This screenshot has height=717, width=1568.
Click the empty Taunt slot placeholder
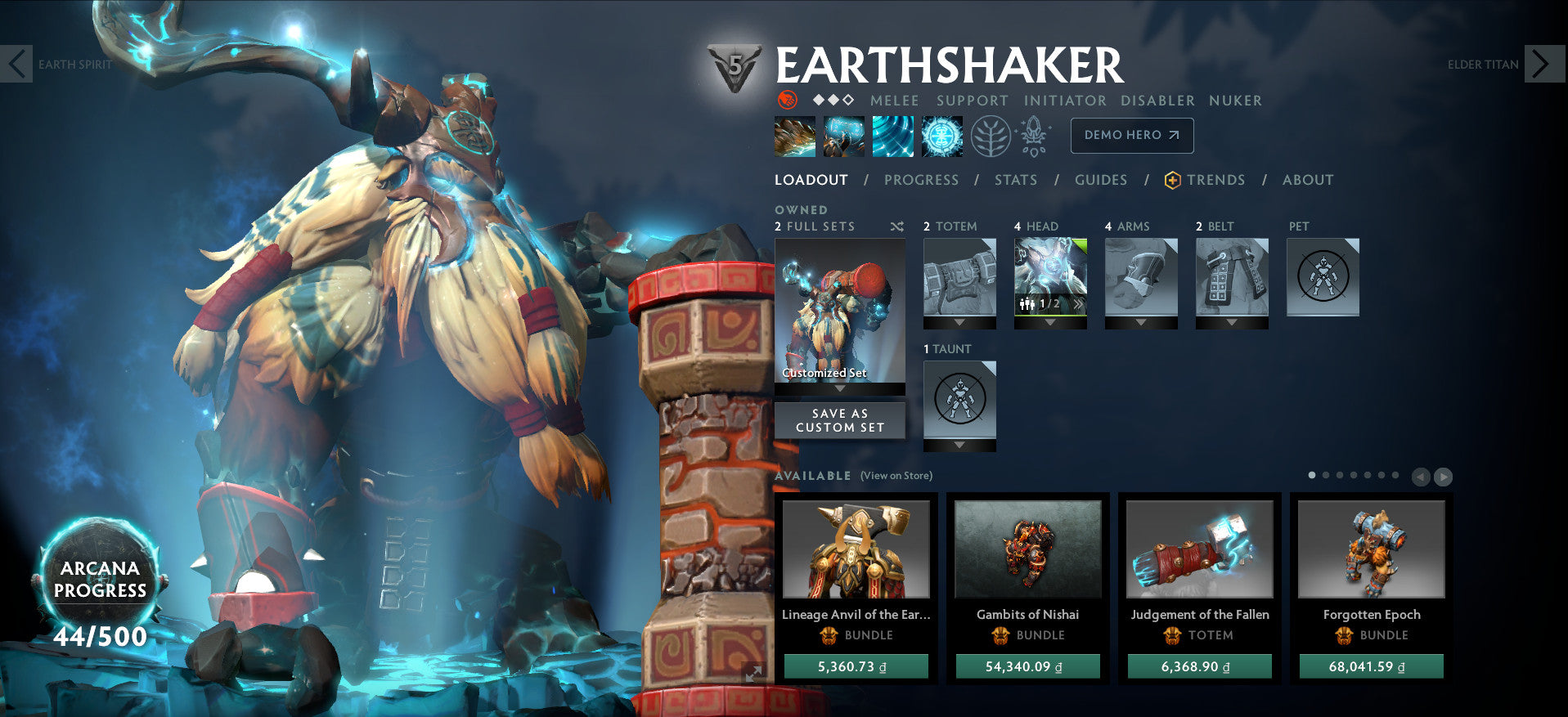(959, 398)
